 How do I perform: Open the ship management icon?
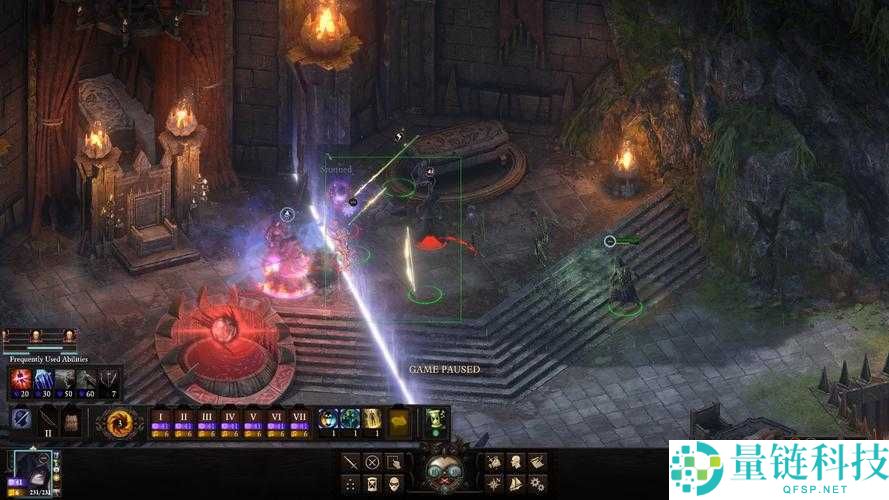click(517, 484)
